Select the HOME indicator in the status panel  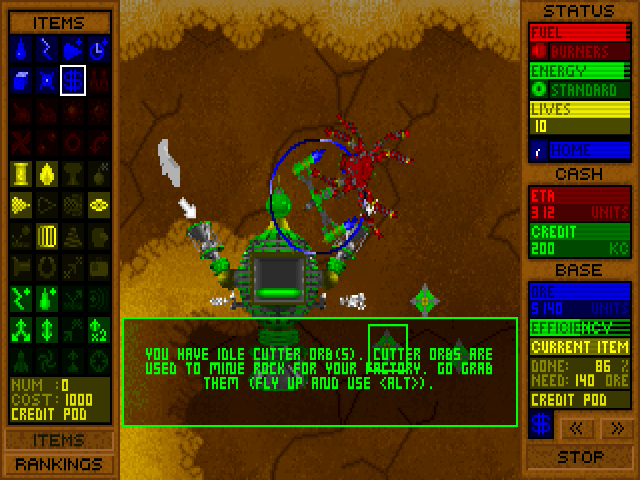[x=580, y=151]
